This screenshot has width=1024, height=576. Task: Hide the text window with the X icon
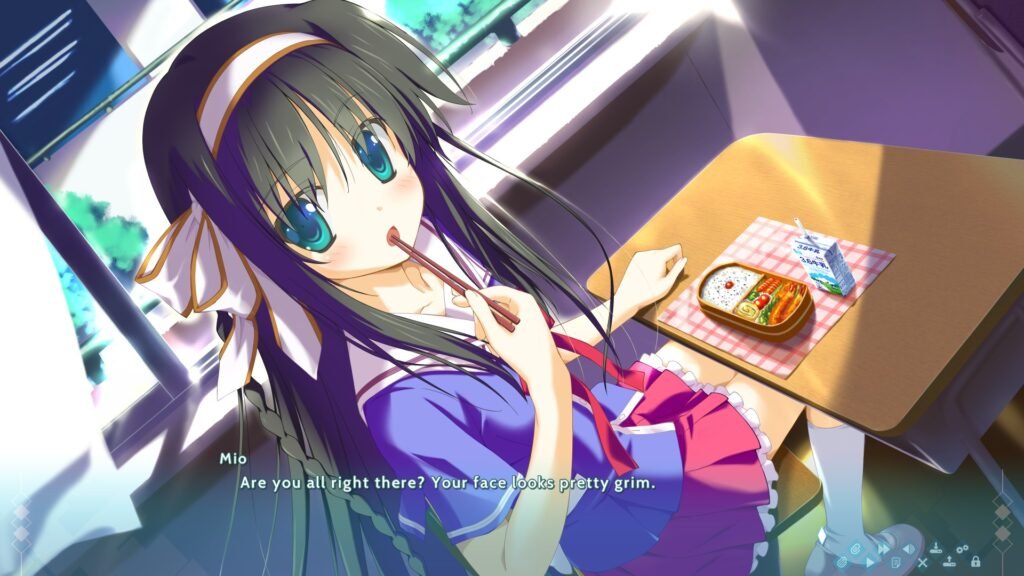922,563
